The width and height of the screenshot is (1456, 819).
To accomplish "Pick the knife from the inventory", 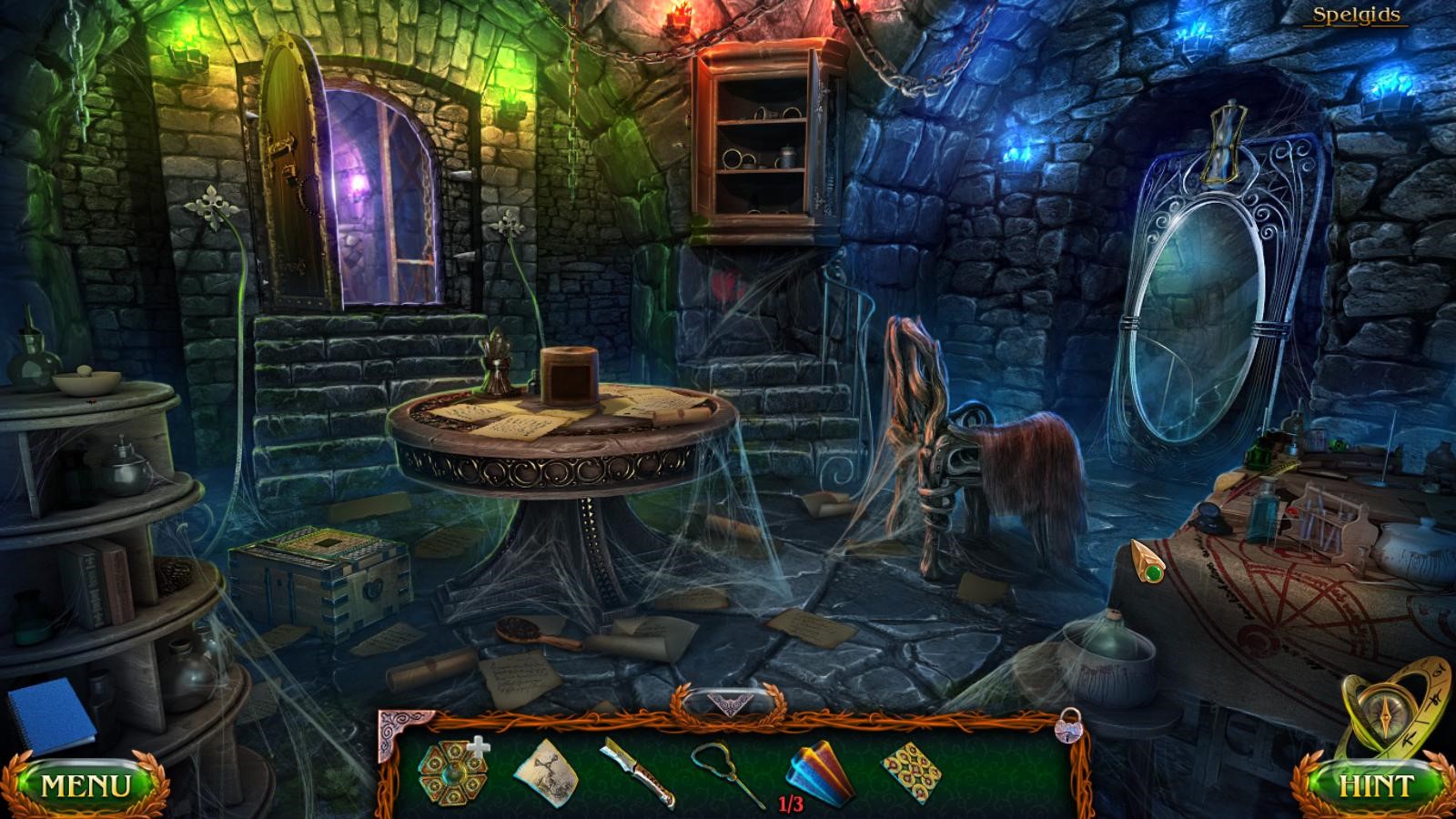I will click(x=636, y=773).
